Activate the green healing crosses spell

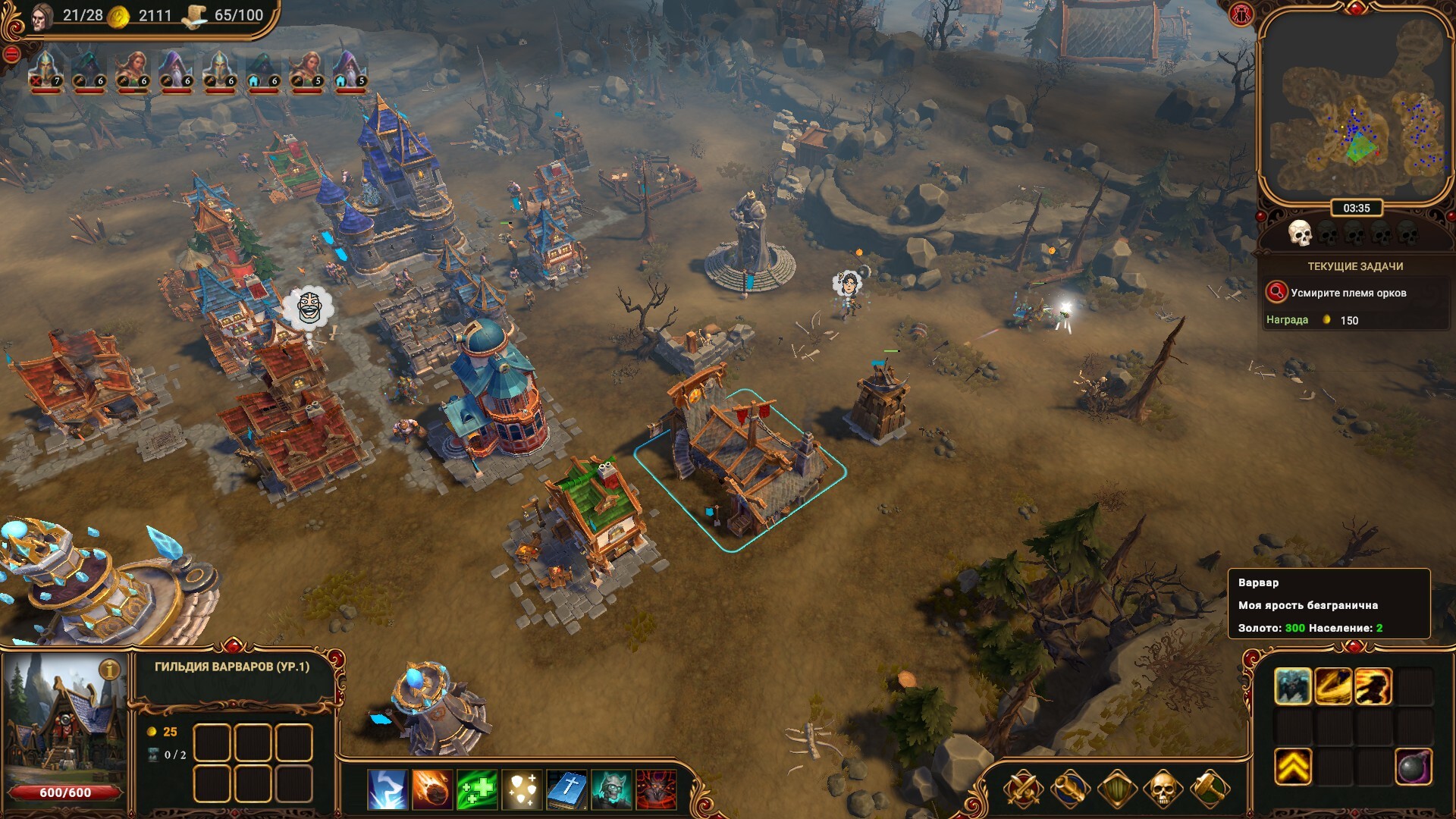coord(477,789)
